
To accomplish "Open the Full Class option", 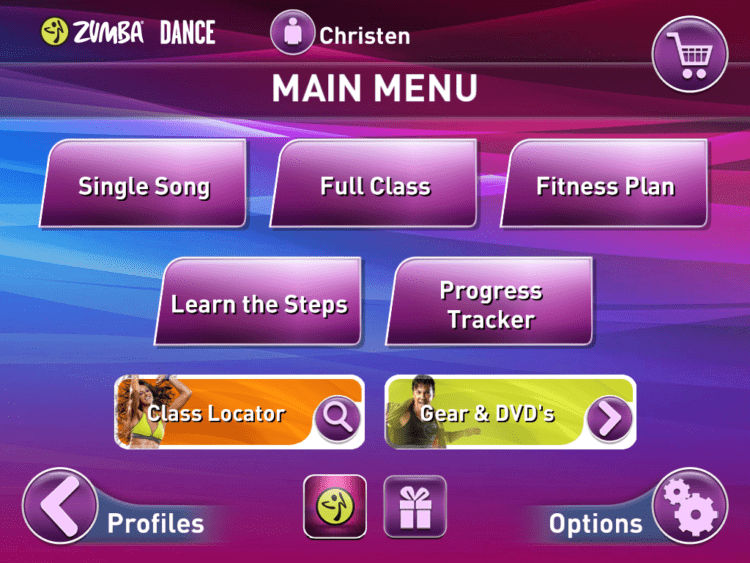I will [375, 186].
